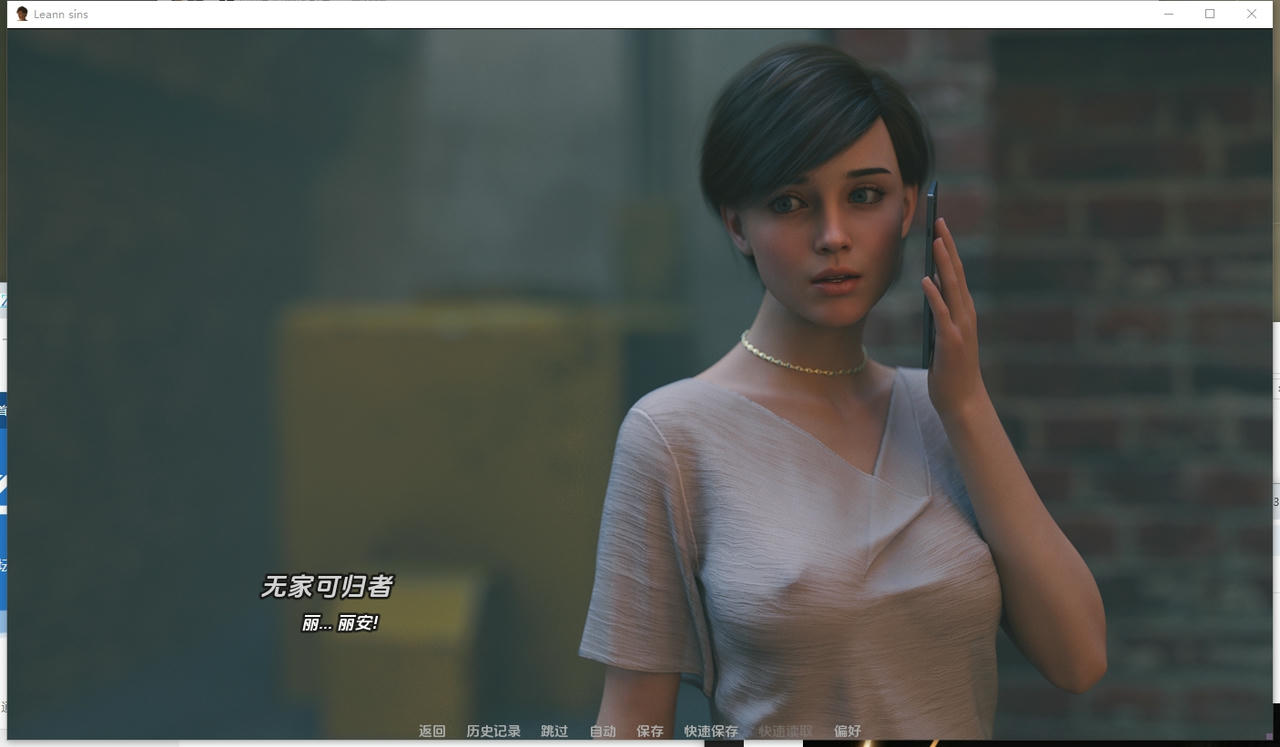Maximize the game window

1210,13
